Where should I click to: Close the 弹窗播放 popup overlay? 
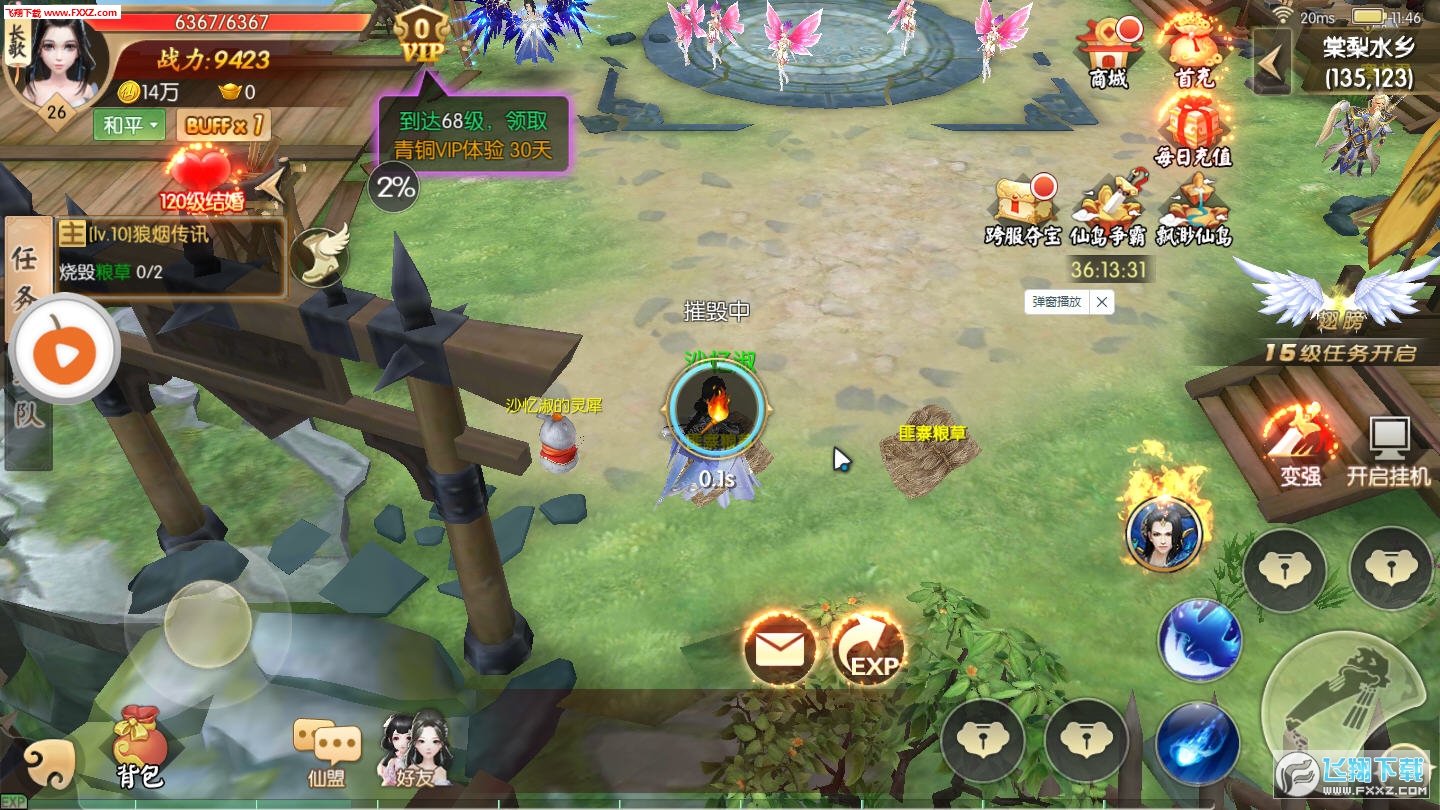[1101, 301]
